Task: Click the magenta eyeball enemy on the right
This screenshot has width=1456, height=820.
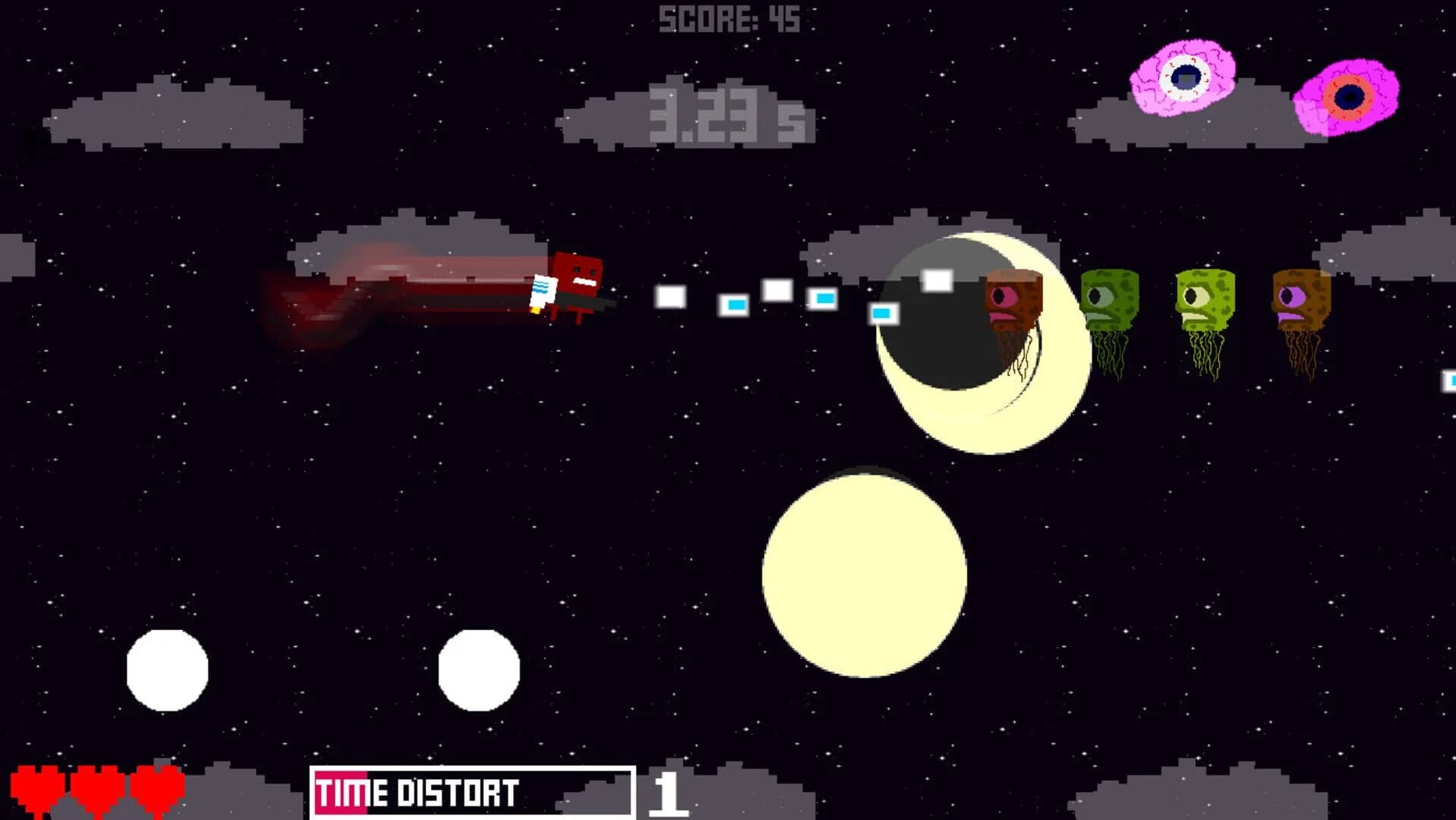Action: [1351, 97]
